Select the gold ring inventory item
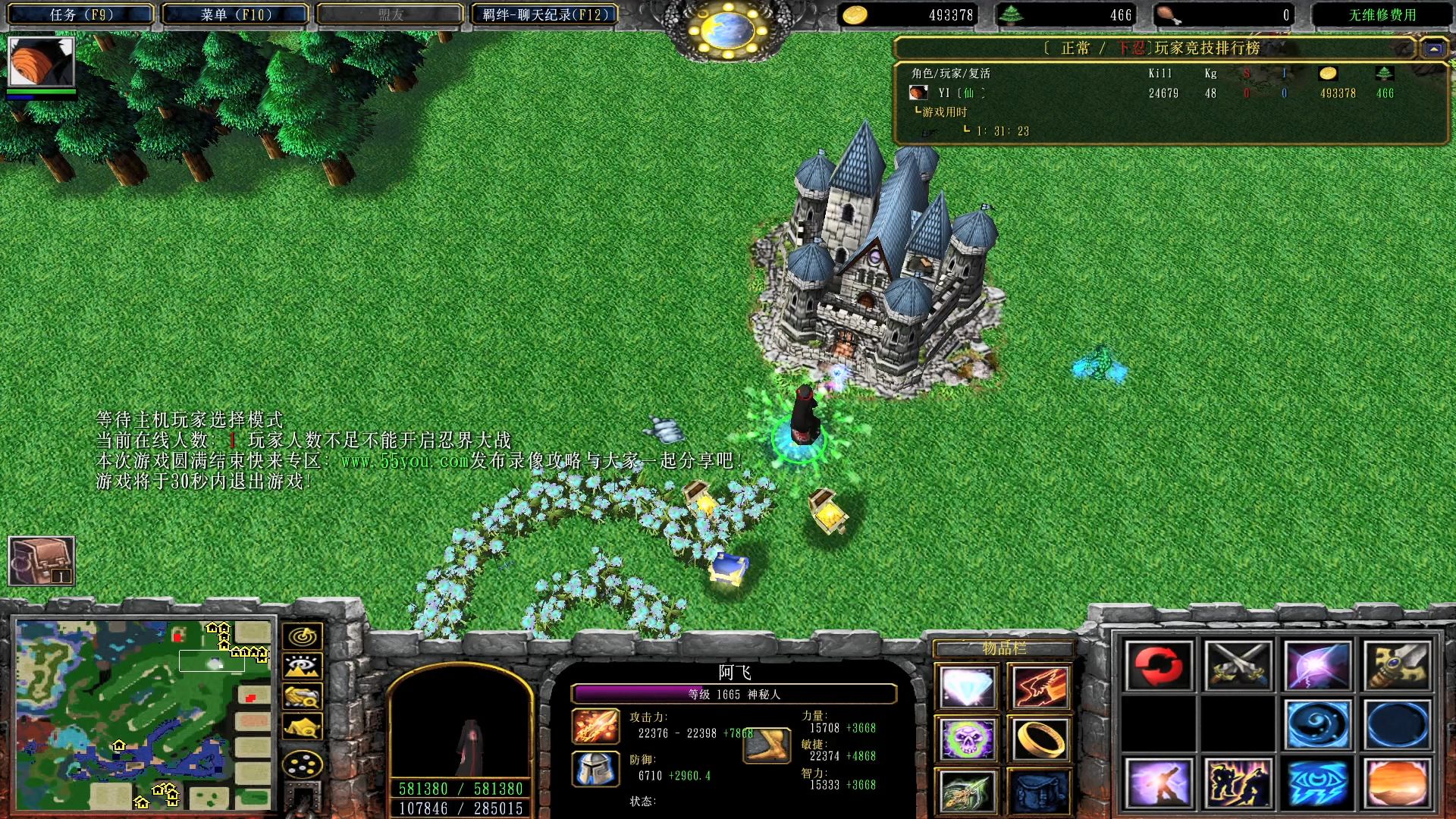This screenshot has height=819, width=1456. pyautogui.click(x=1040, y=739)
